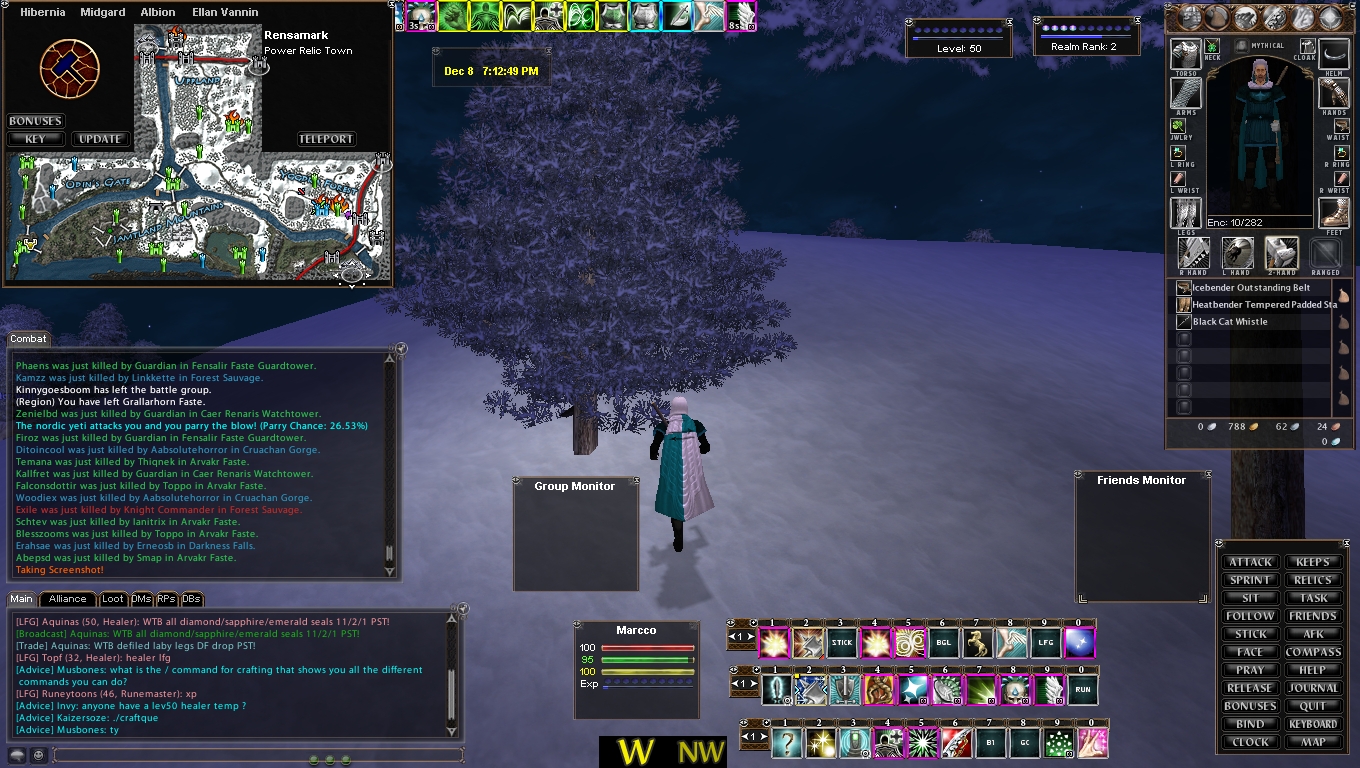This screenshot has height=768, width=1360.
Task: Select the Black Cat Whistle item
Action: click(1230, 322)
